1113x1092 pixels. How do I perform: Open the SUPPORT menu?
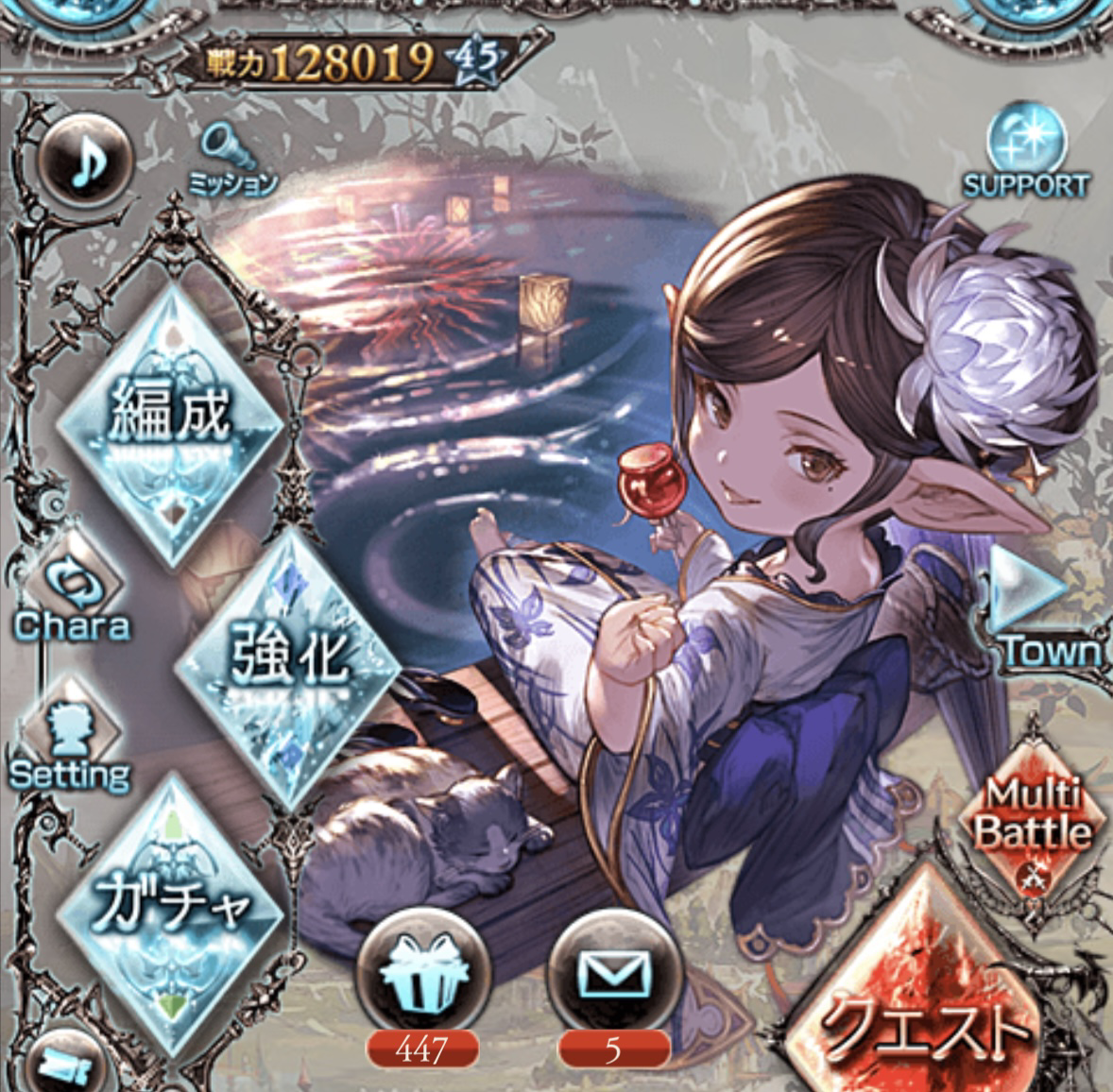[x=1026, y=155]
